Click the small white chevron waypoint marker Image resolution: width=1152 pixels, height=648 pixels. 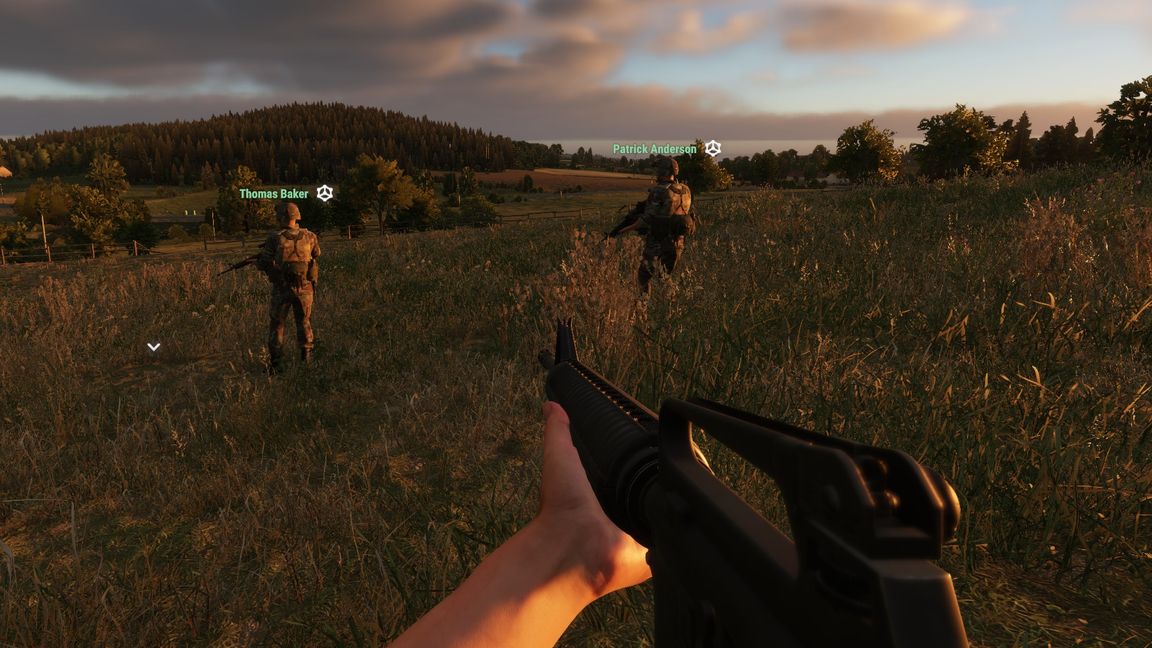click(x=153, y=347)
